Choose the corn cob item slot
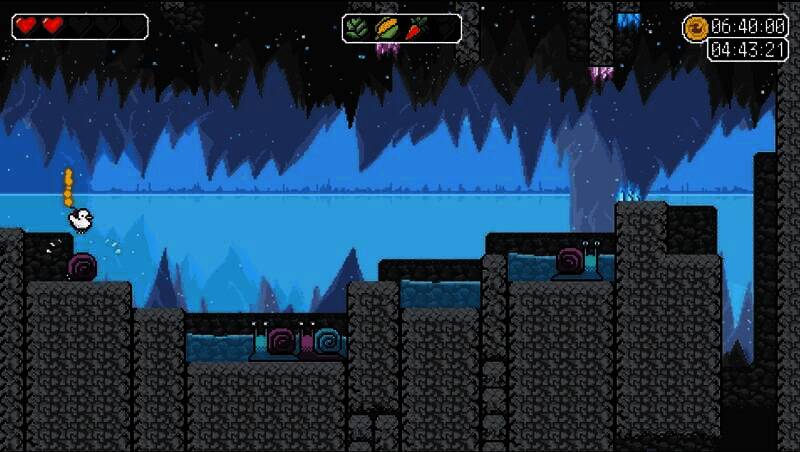This screenshot has width=800, height=452. [x=387, y=28]
